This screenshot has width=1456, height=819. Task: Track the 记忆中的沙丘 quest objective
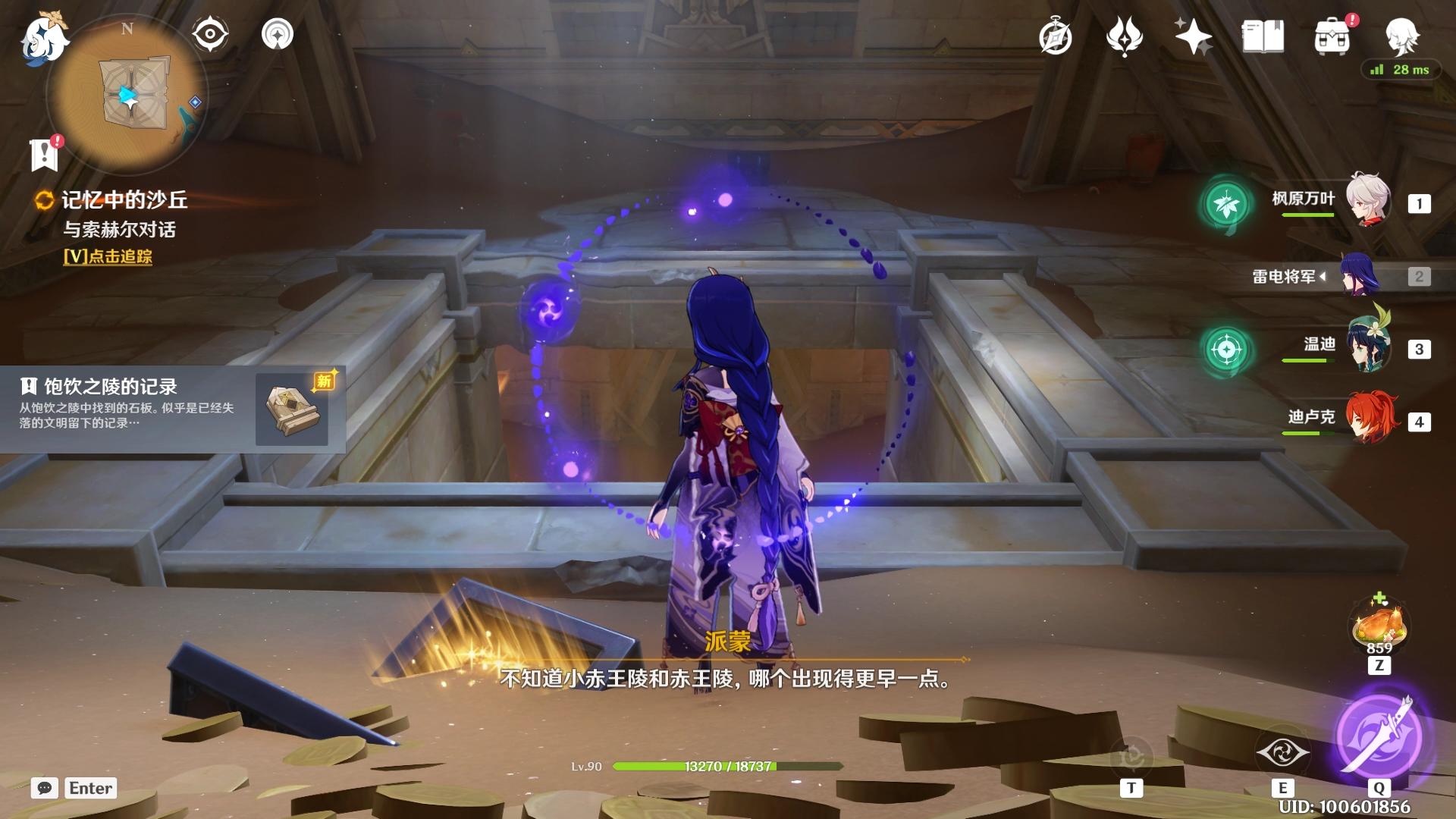click(108, 256)
